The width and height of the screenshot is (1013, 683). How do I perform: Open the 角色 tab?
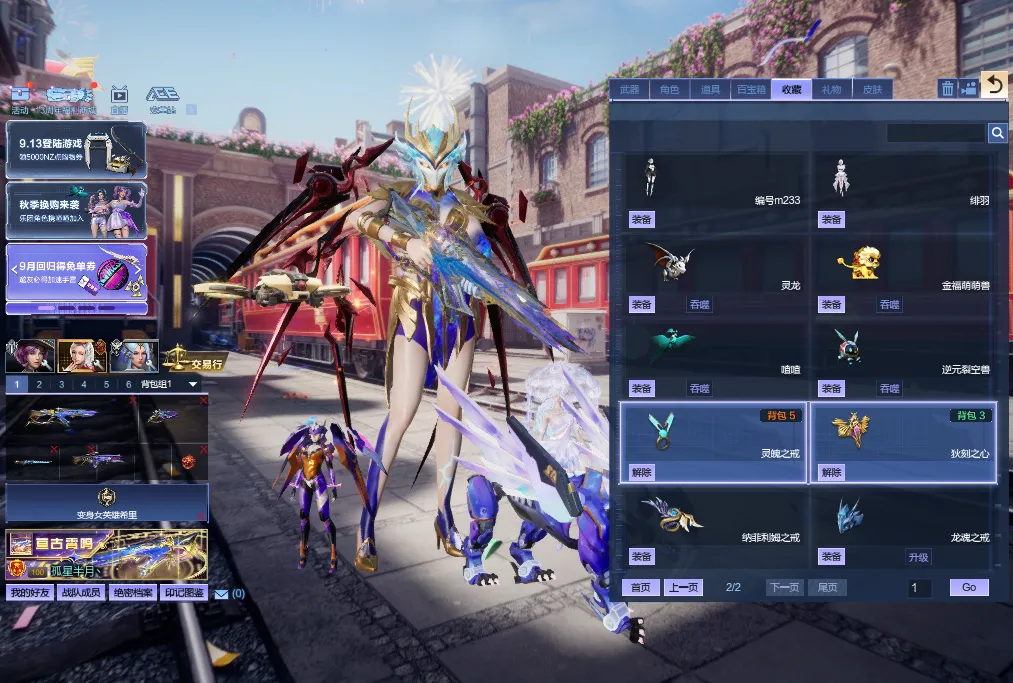[x=669, y=90]
